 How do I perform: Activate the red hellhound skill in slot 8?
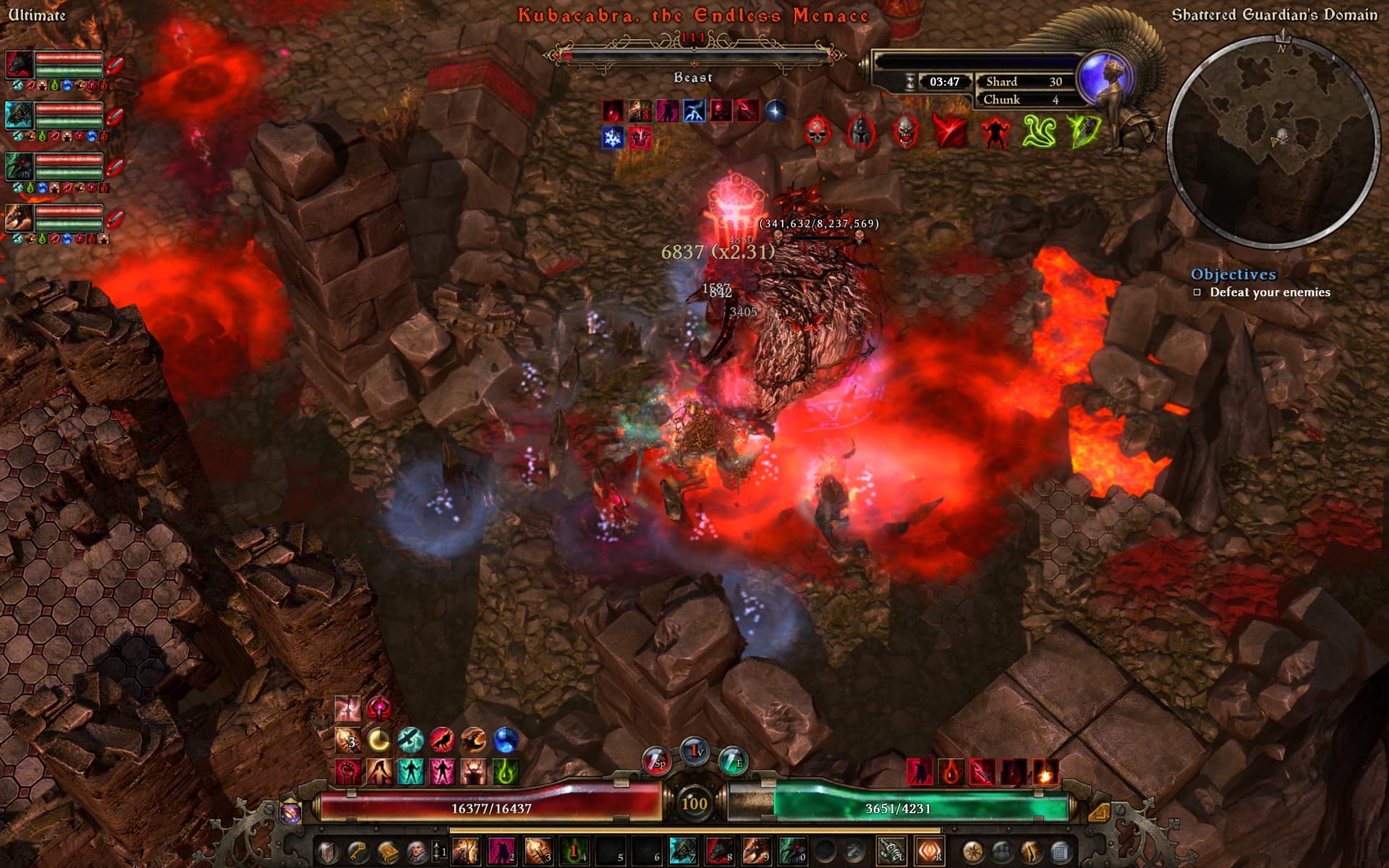pyautogui.click(x=719, y=851)
